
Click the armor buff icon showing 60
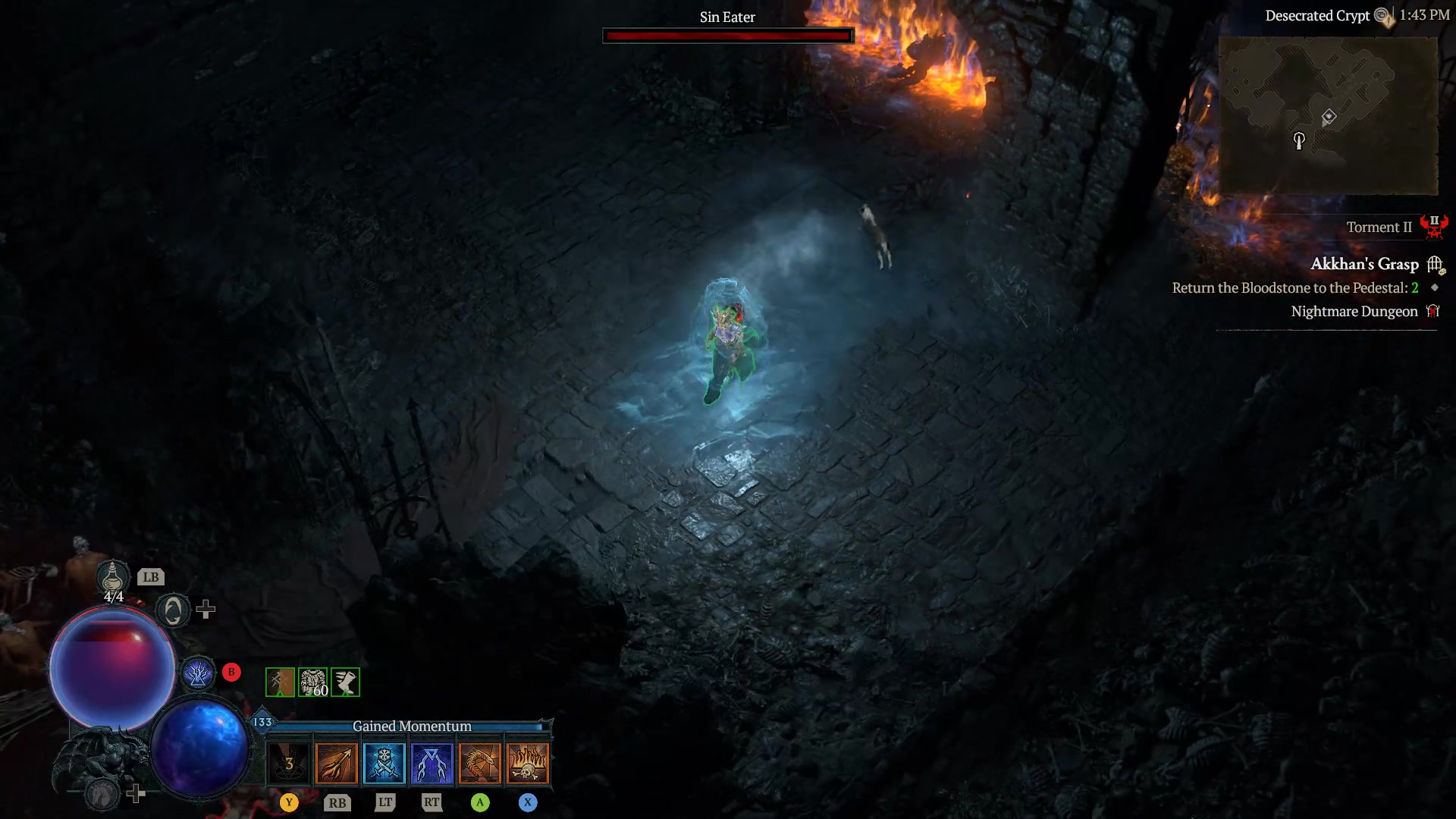click(x=313, y=682)
